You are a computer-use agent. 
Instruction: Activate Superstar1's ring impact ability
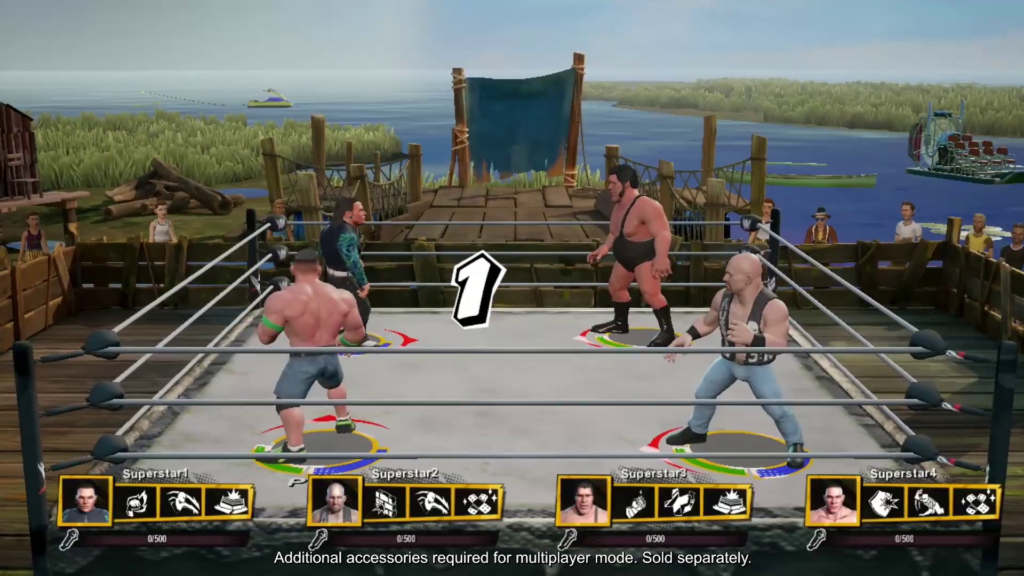point(229,502)
